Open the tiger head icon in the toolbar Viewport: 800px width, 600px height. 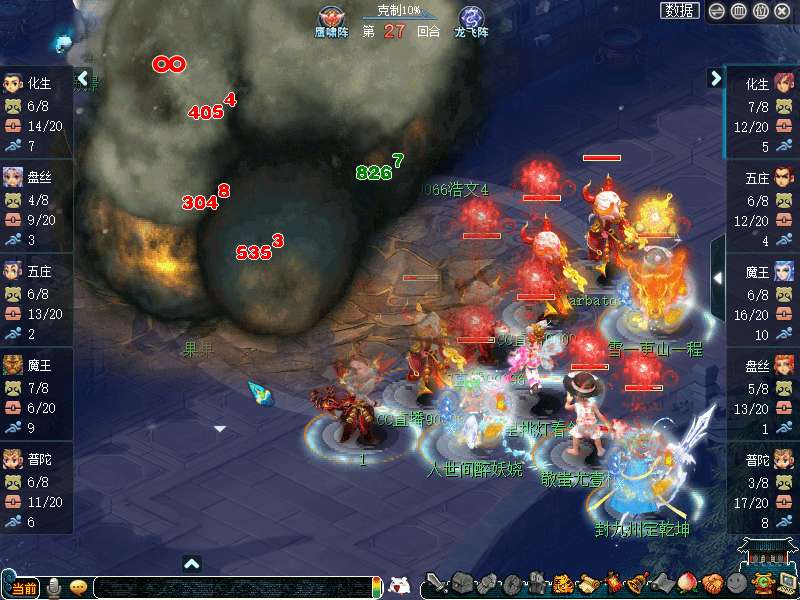pyautogui.click(x=562, y=584)
